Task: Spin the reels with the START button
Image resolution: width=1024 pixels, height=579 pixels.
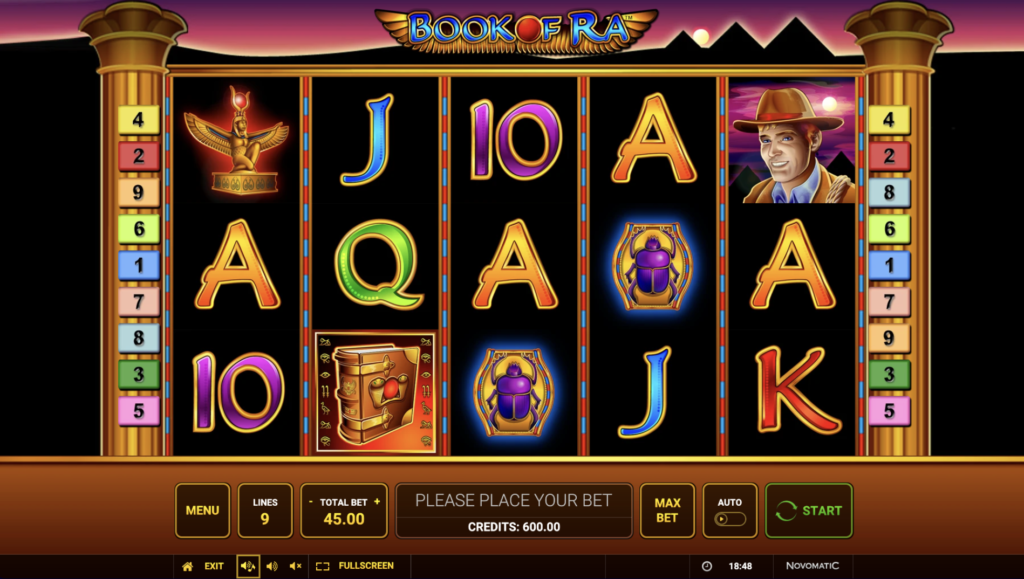Action: coord(809,510)
